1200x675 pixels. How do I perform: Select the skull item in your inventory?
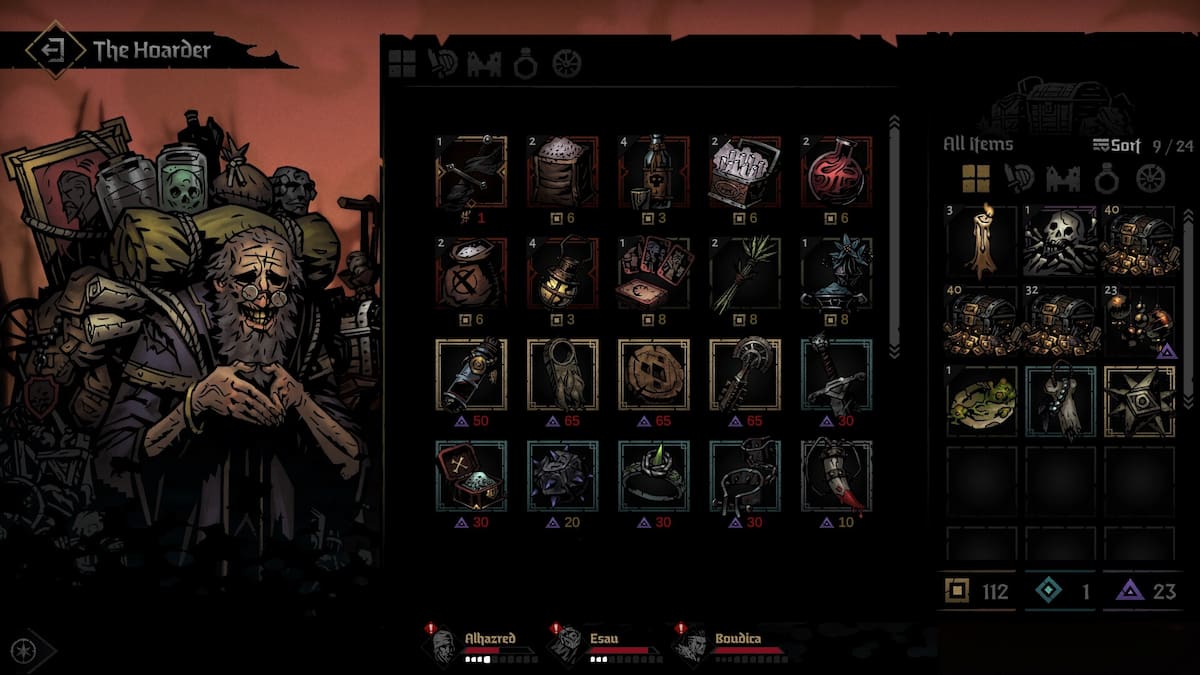click(x=1060, y=242)
